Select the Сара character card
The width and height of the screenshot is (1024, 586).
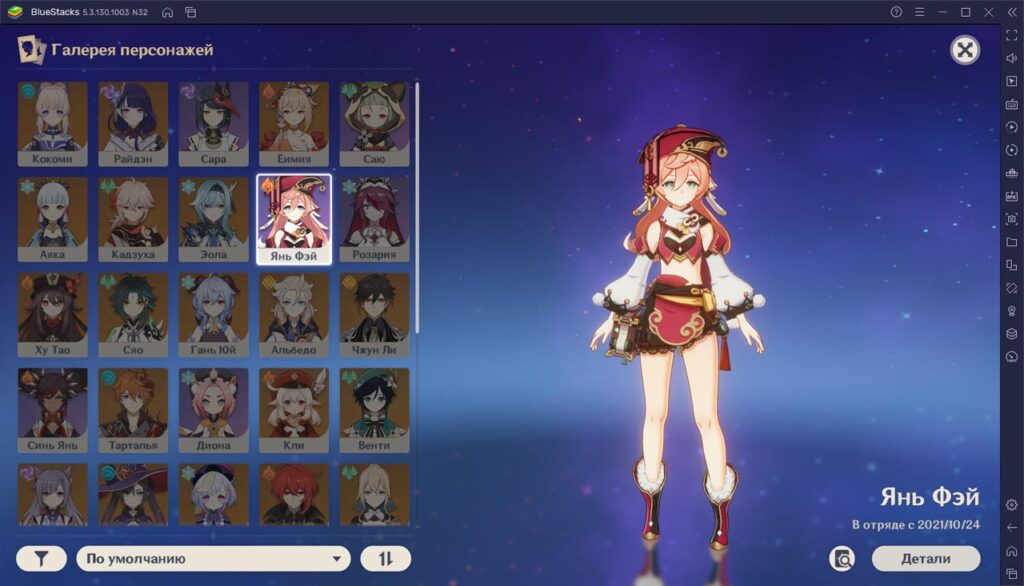coord(213,123)
